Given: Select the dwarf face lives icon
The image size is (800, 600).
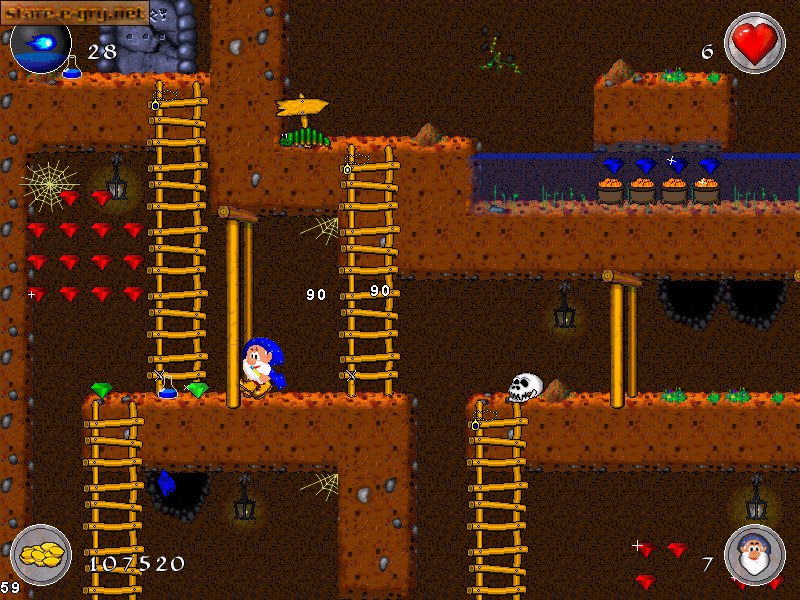Looking at the screenshot, I should [x=754, y=554].
